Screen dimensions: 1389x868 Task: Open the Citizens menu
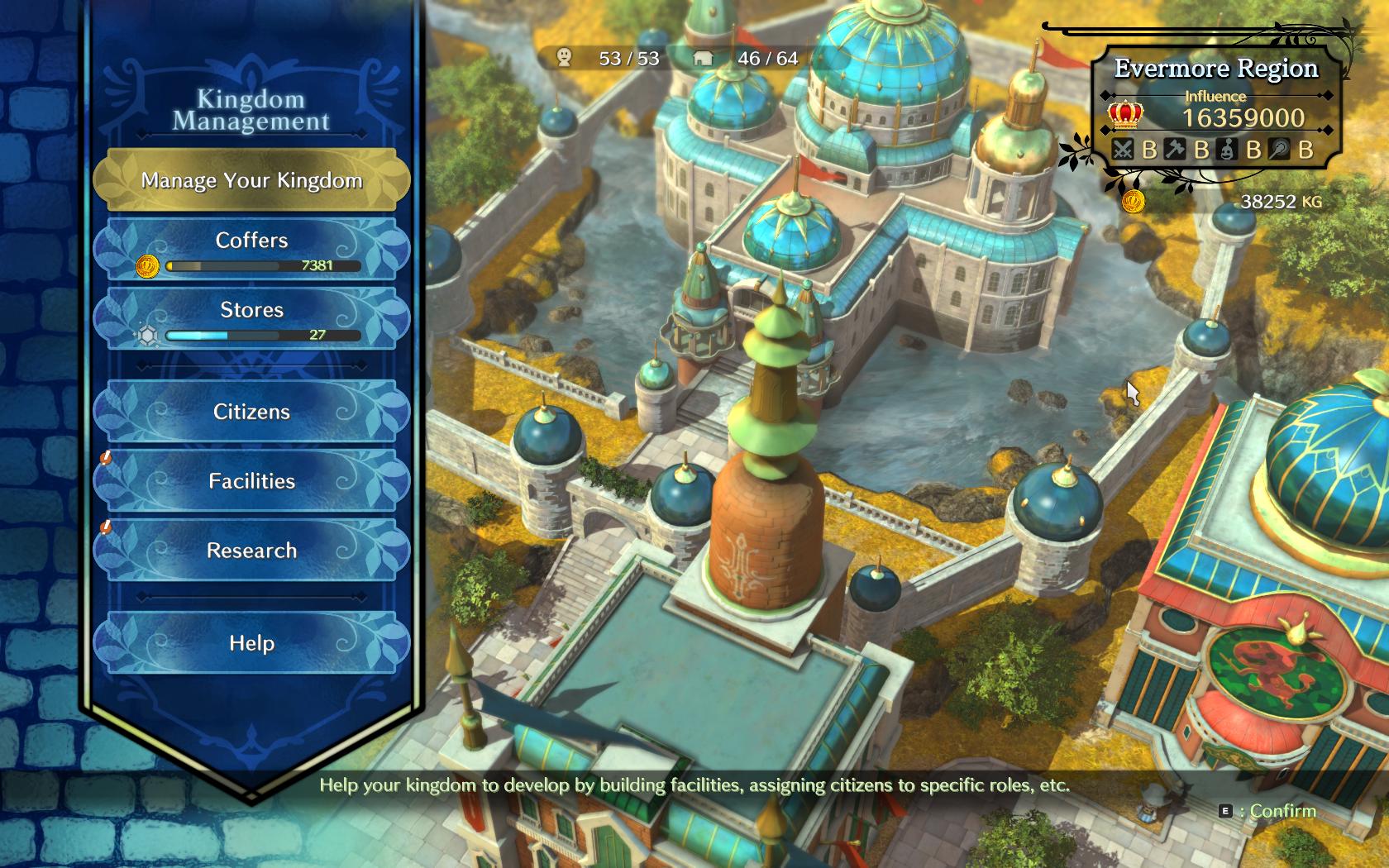tap(251, 412)
